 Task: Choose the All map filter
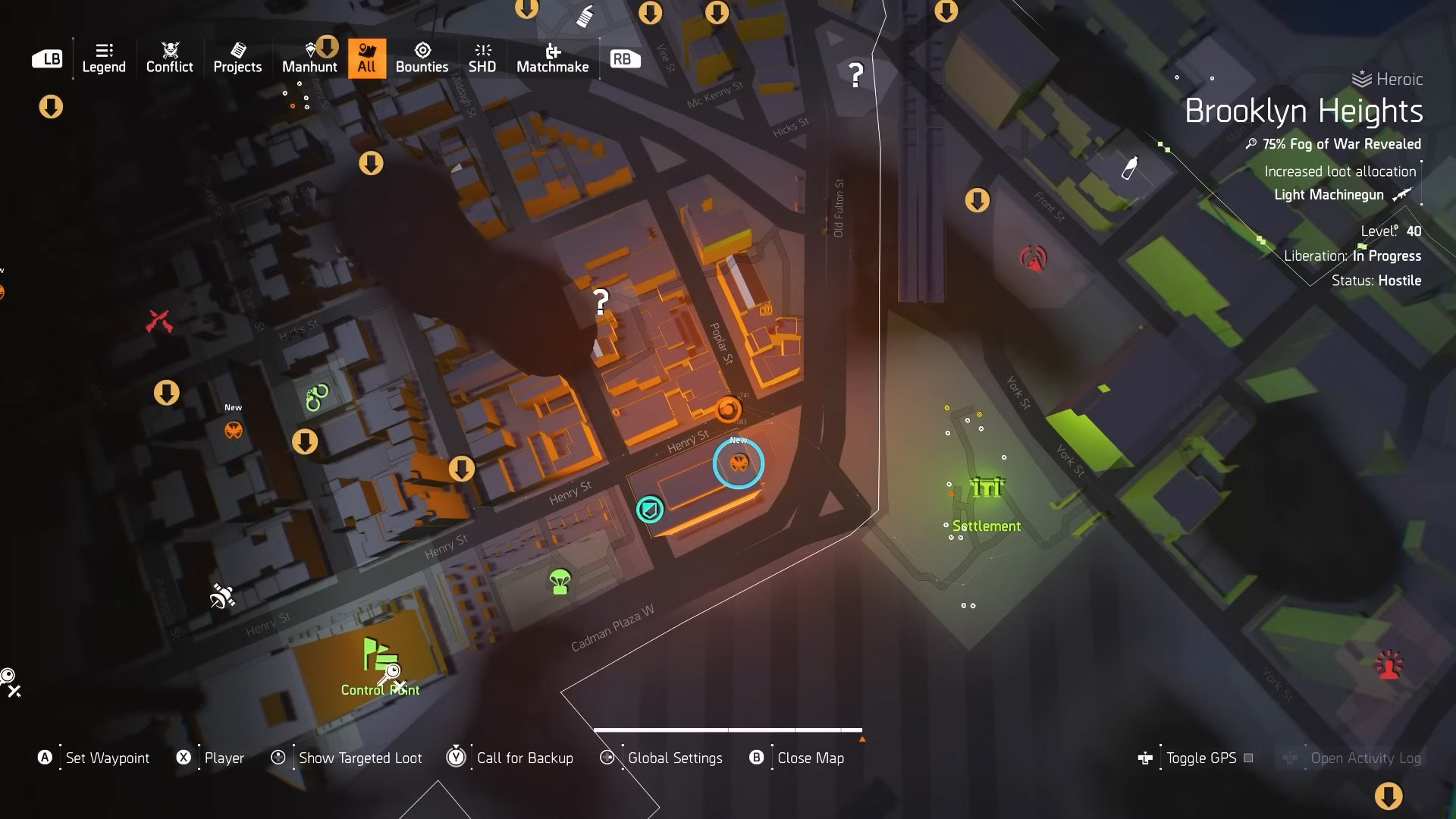[x=367, y=58]
